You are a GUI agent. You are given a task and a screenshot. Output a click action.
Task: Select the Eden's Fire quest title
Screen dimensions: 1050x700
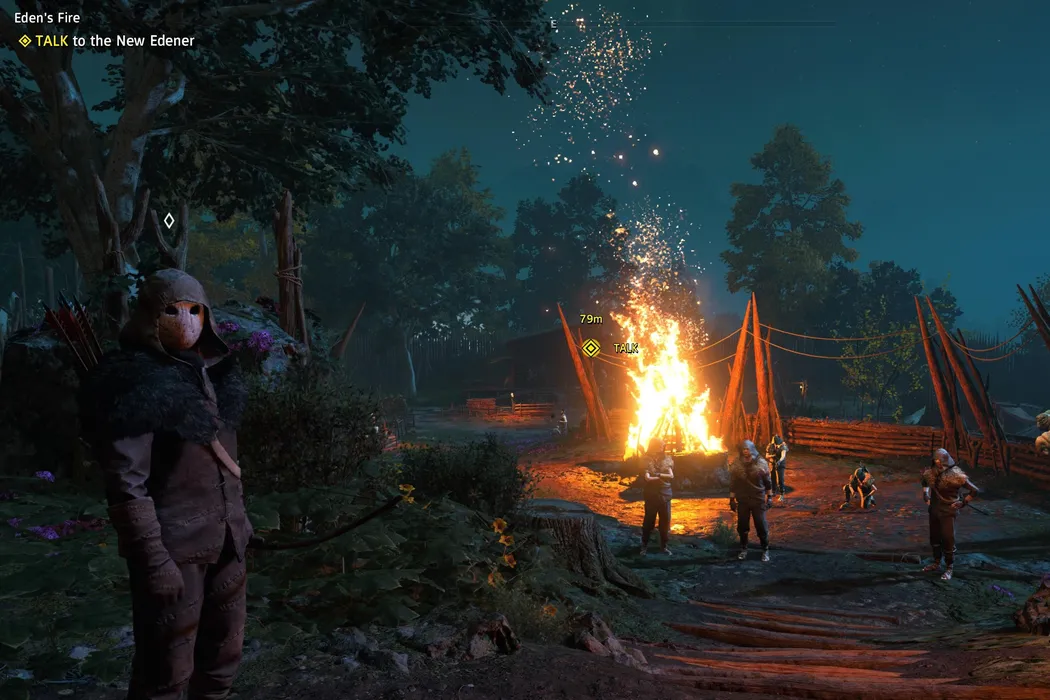[47, 18]
